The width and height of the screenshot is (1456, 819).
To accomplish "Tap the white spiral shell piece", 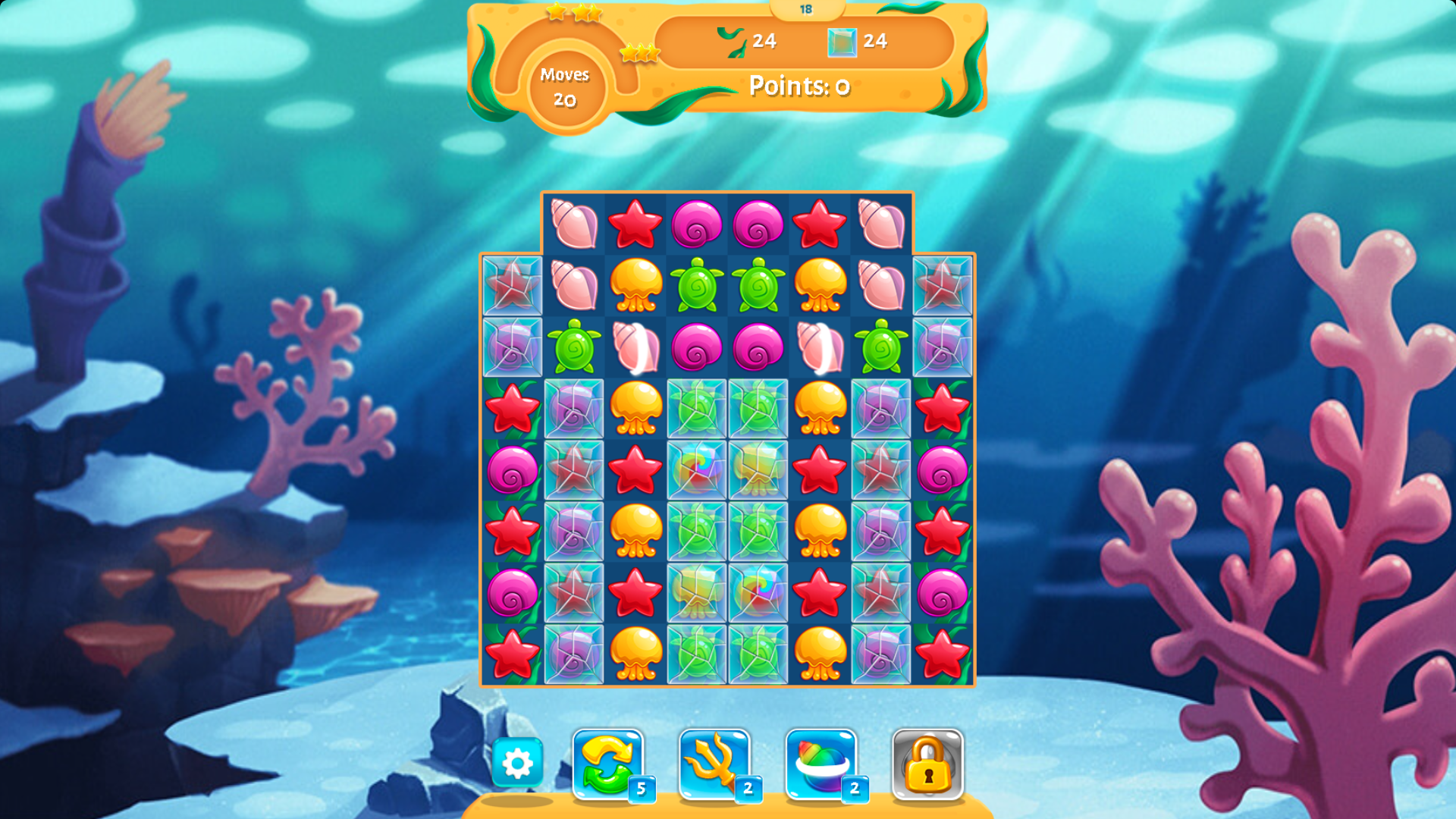I will point(635,347).
